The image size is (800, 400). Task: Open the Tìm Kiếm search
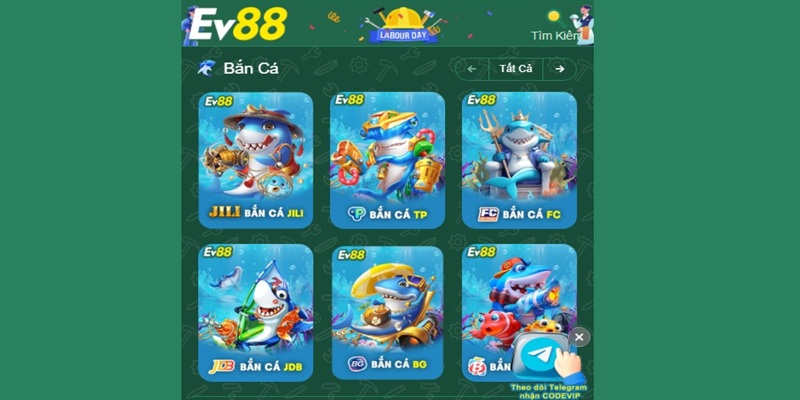555,35
